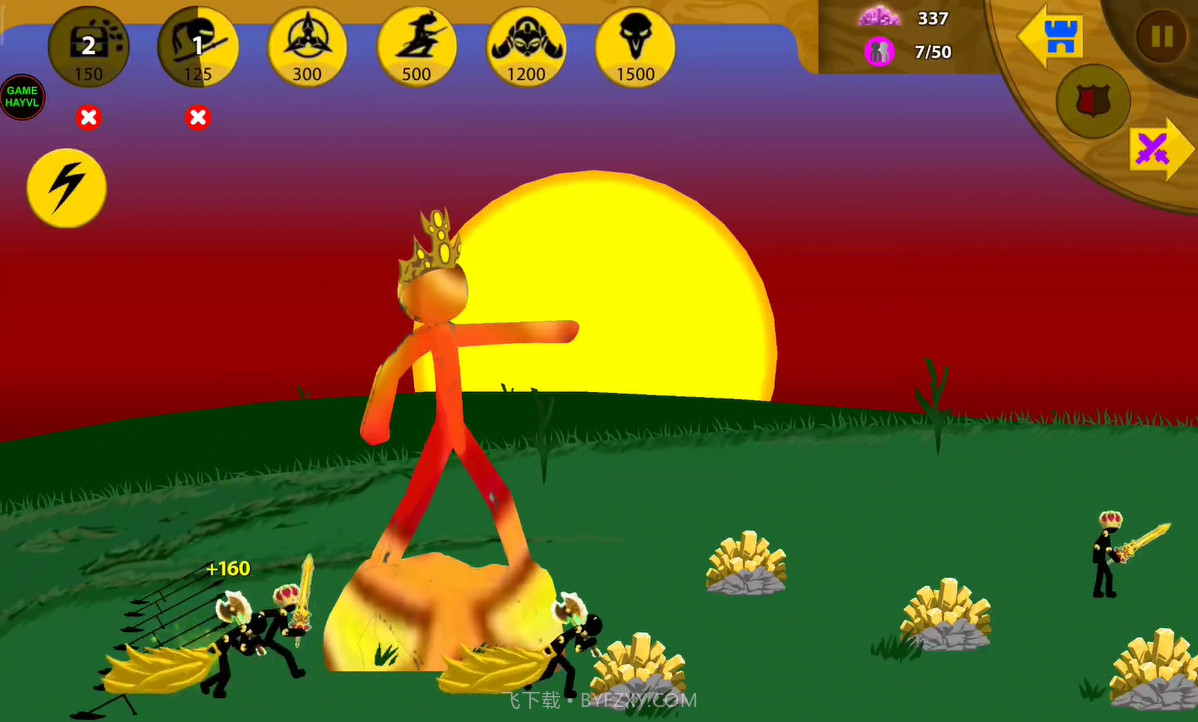Buy the Spearton unit for 500
This screenshot has height=722, width=1198.
(417, 48)
